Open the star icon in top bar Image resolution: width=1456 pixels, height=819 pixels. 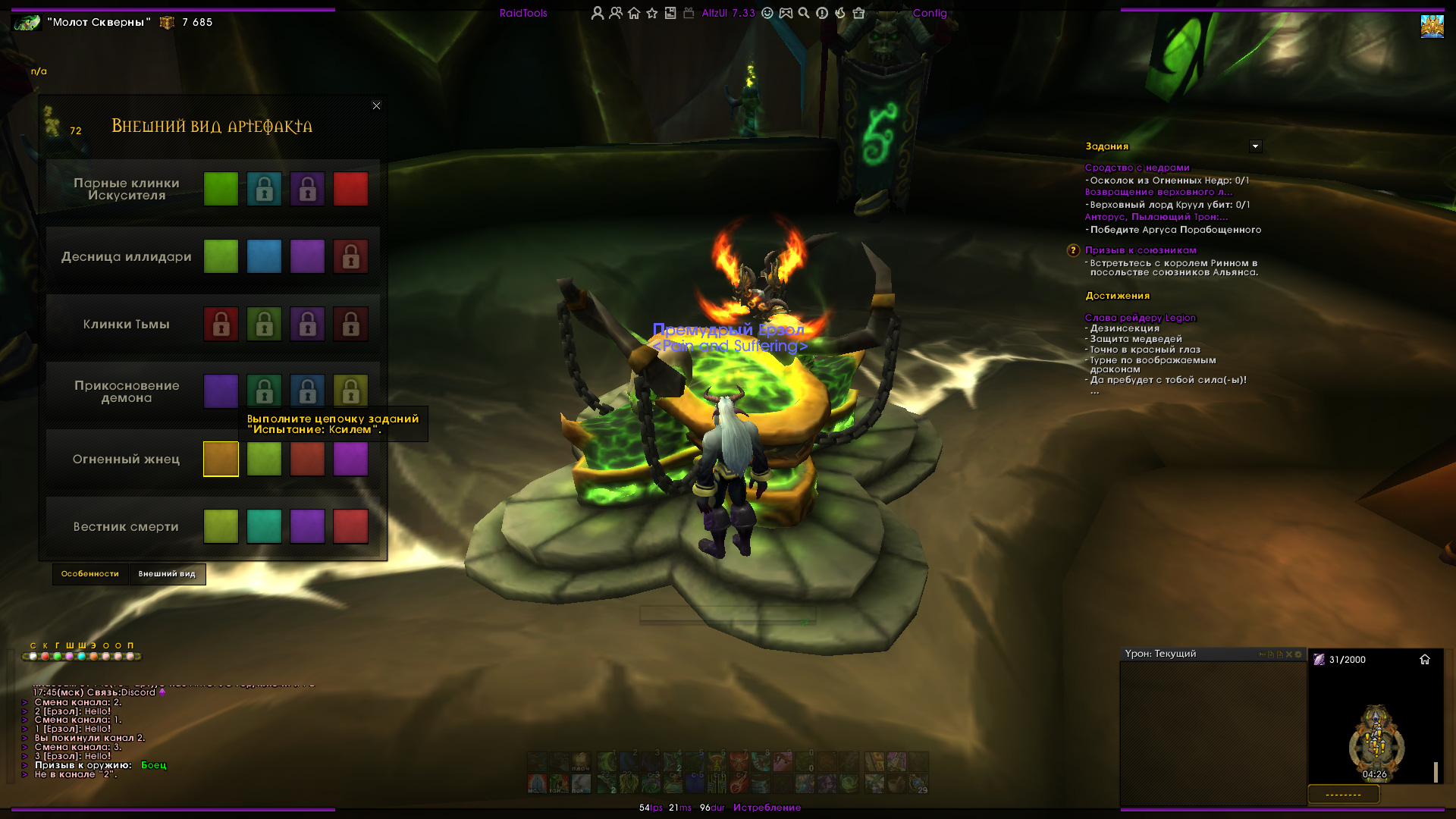coord(652,13)
